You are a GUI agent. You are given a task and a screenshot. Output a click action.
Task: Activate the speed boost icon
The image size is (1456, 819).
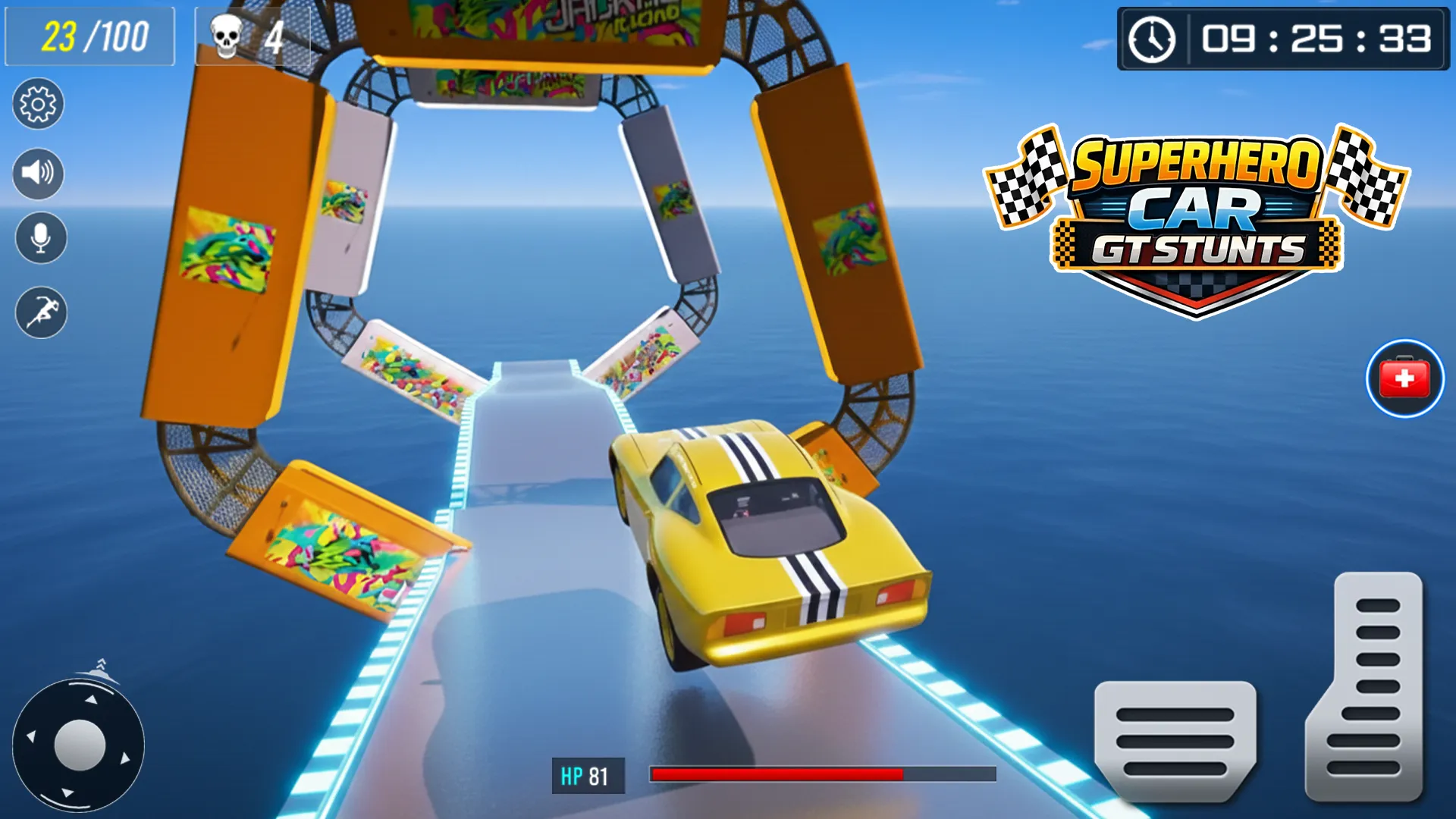38,312
